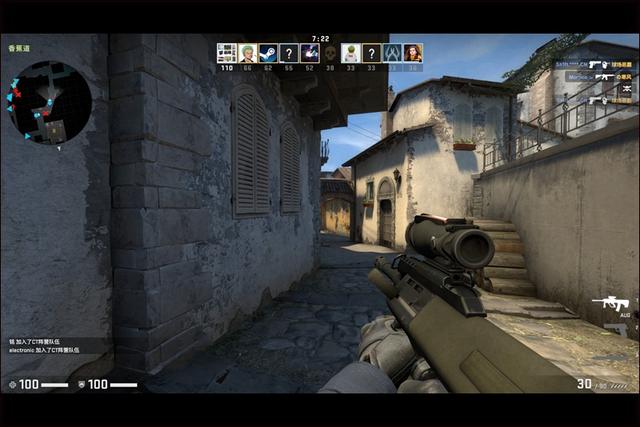This screenshot has height=427, width=640.
Task: Select the Steam logo player avatar
Action: (268, 53)
